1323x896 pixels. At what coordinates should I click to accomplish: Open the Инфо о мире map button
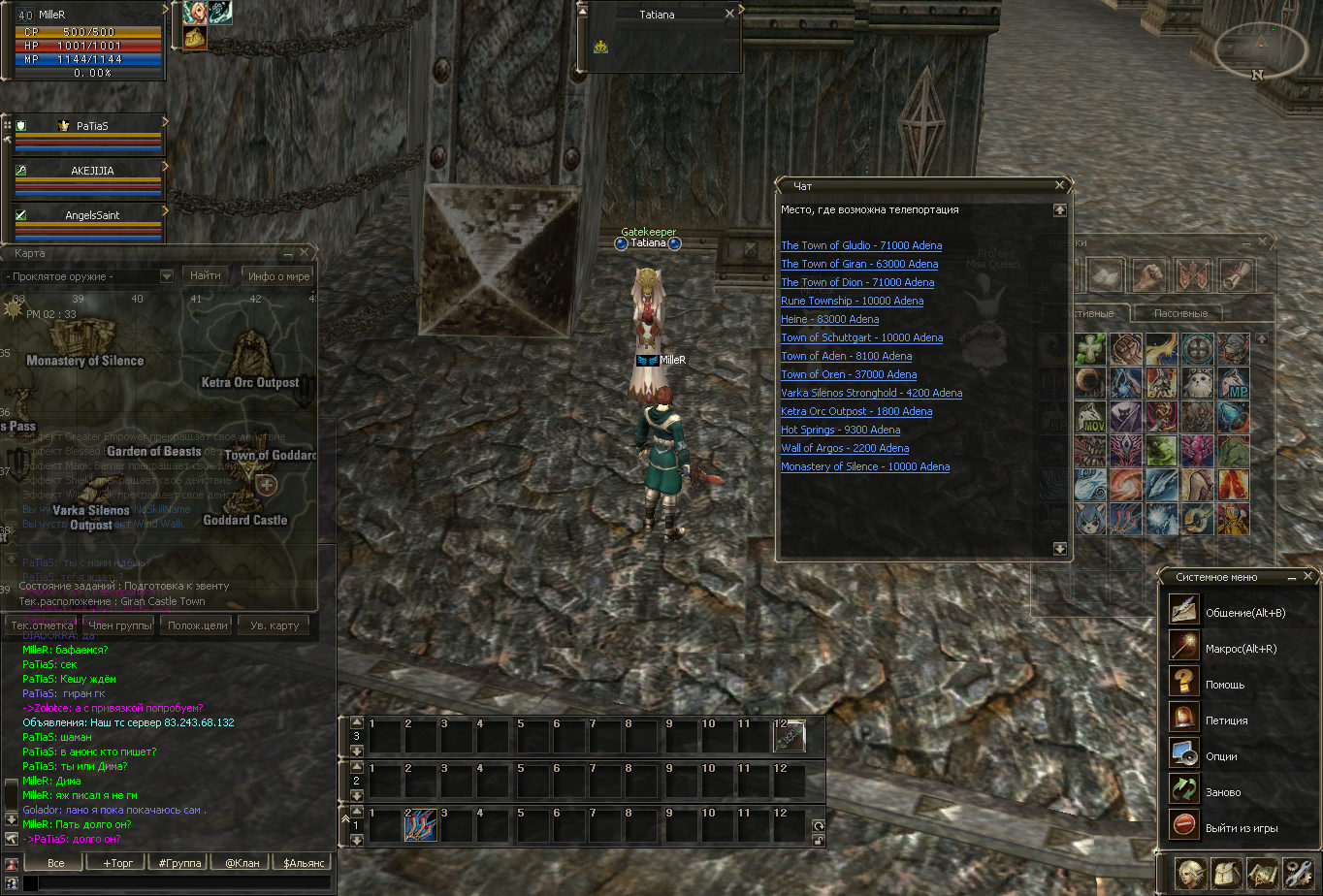(278, 275)
